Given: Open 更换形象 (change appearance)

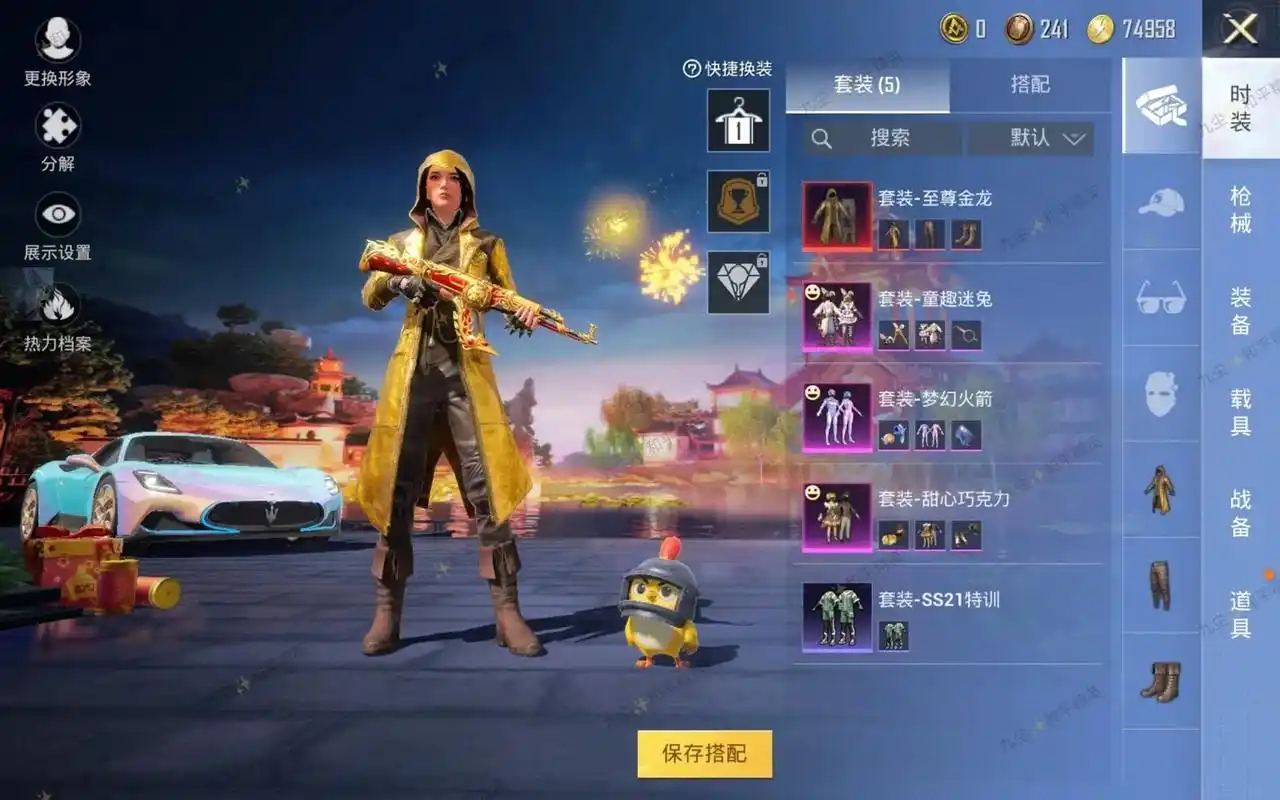Looking at the screenshot, I should coord(58,40).
